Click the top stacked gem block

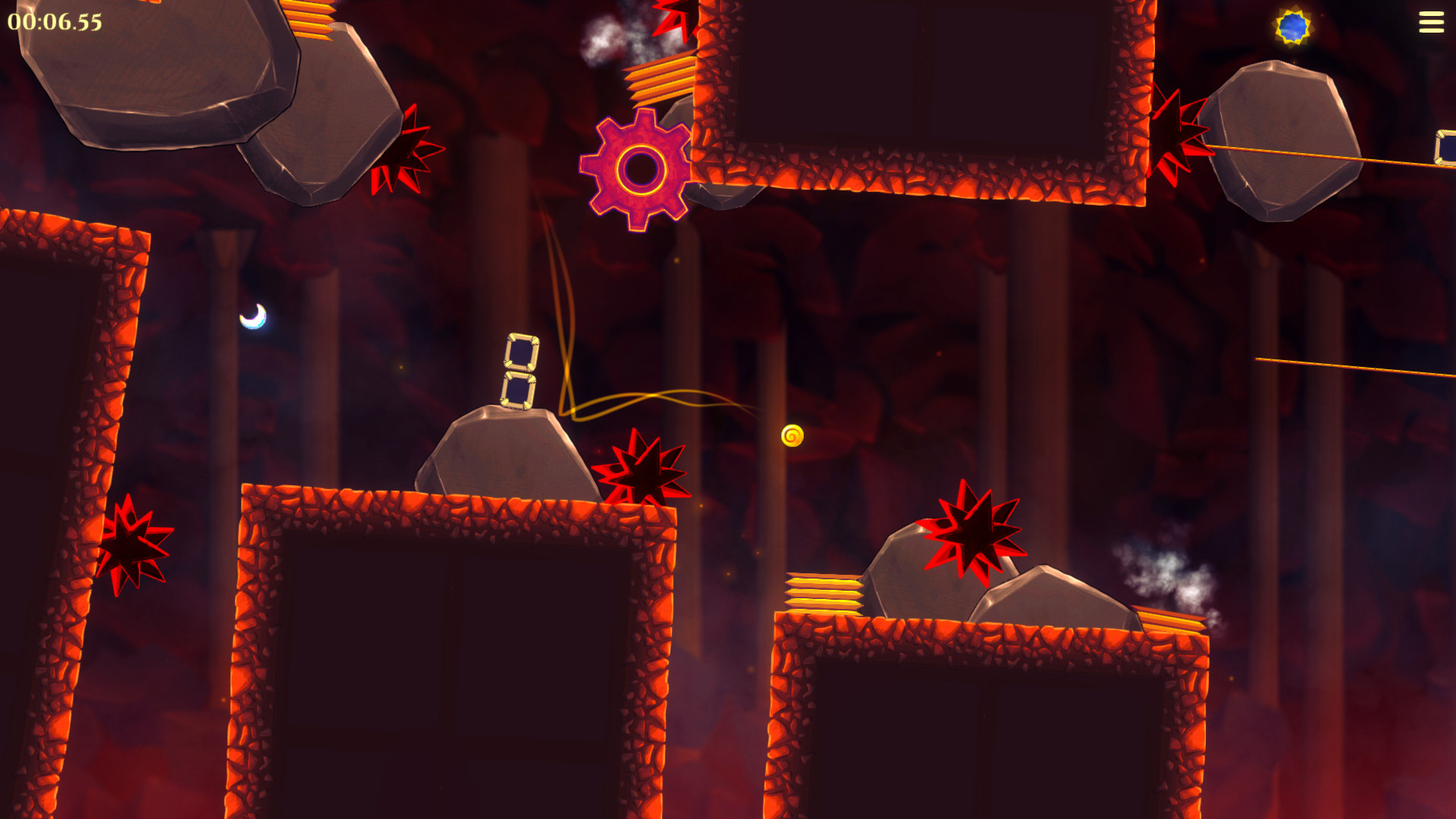click(522, 352)
